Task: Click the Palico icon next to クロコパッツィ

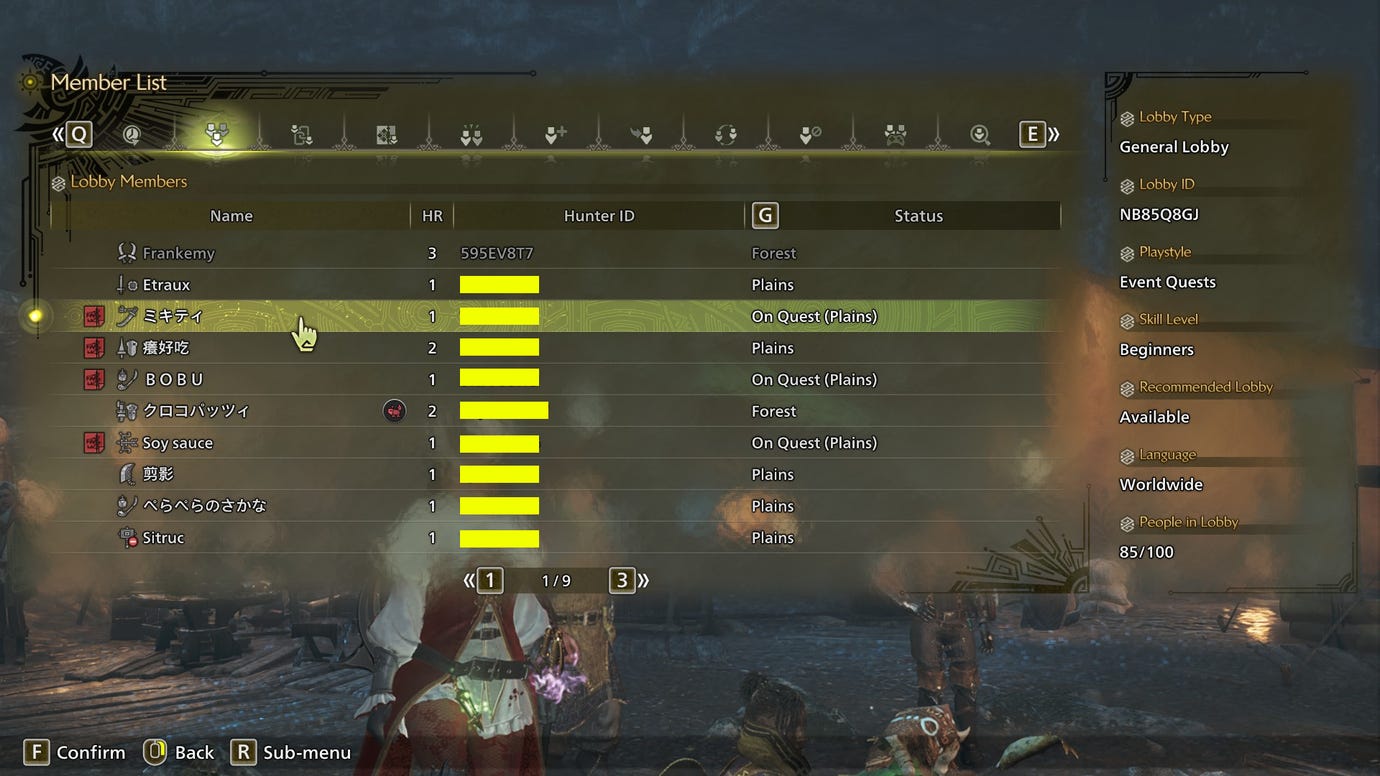Action: click(x=394, y=410)
